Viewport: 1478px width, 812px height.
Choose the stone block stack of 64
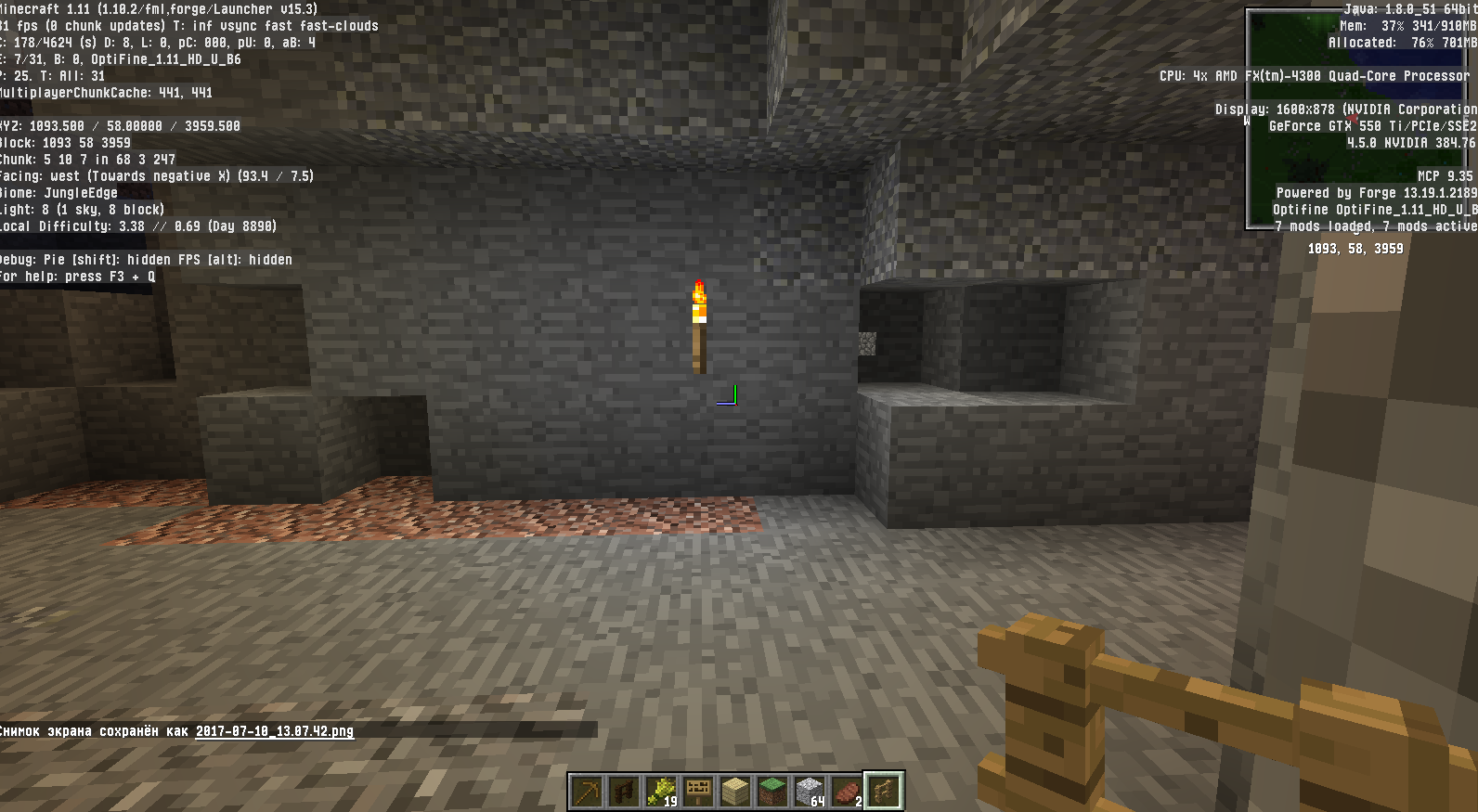810,792
